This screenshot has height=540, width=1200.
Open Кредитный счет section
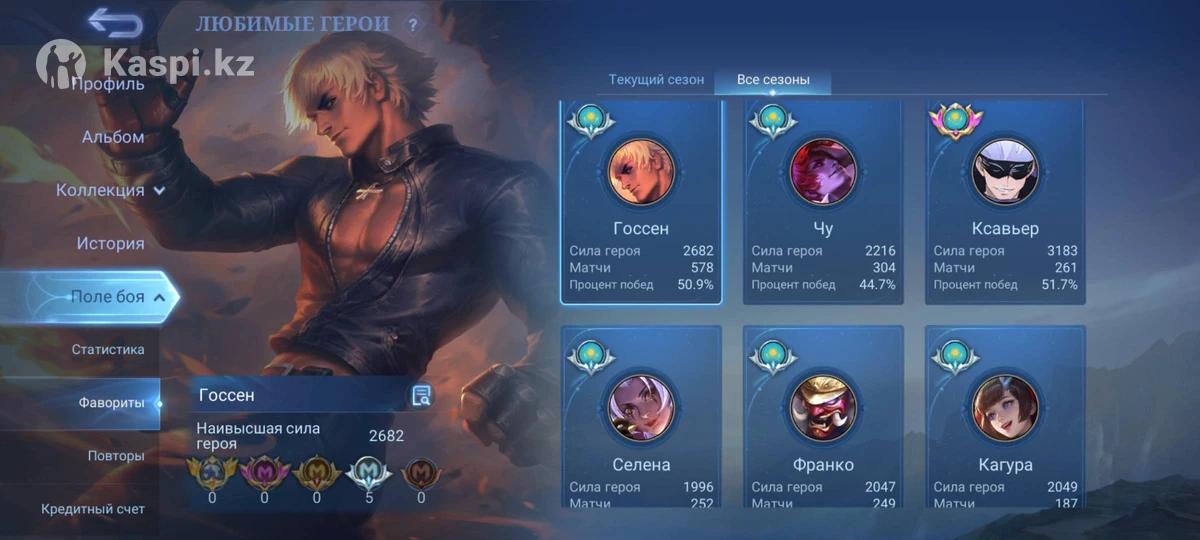[93, 509]
